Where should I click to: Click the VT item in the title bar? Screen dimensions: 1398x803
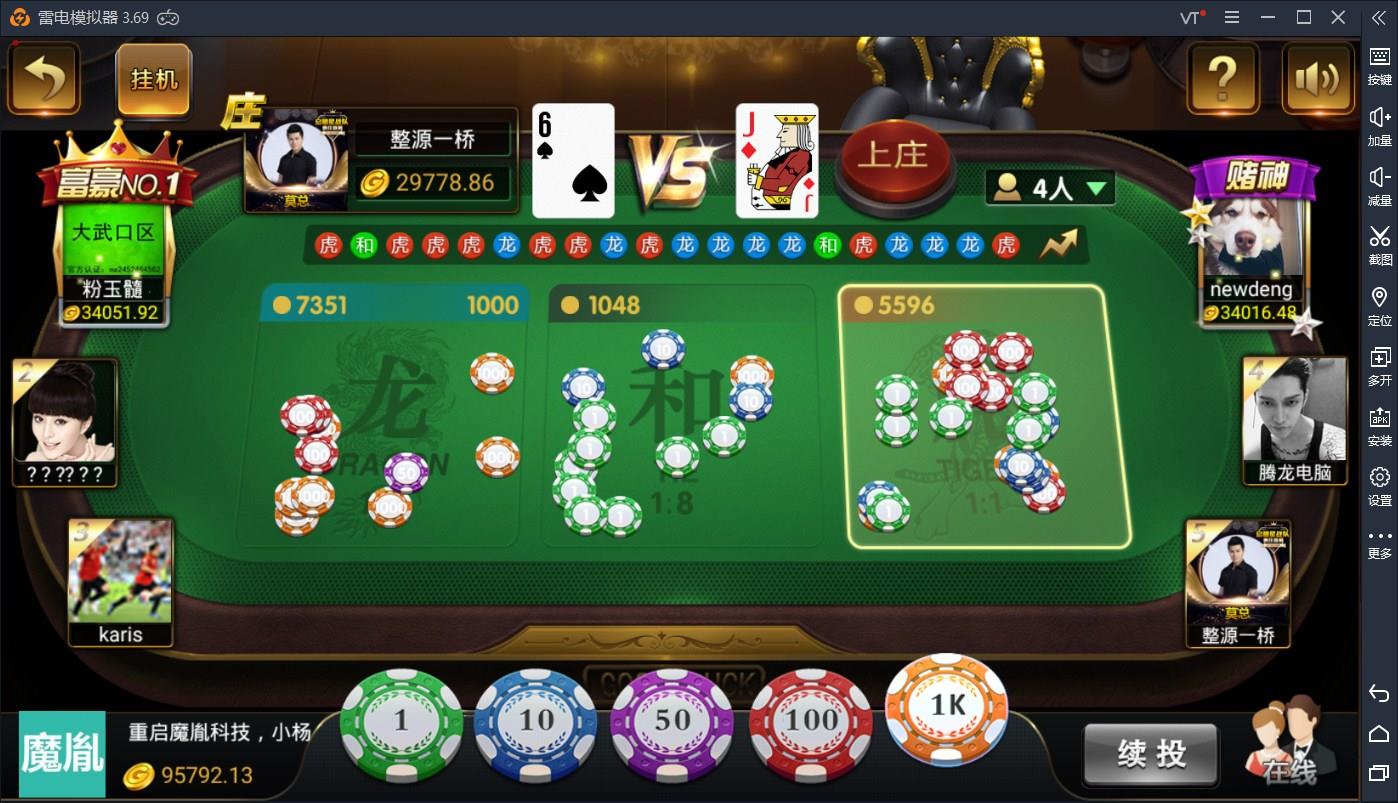point(1192,16)
